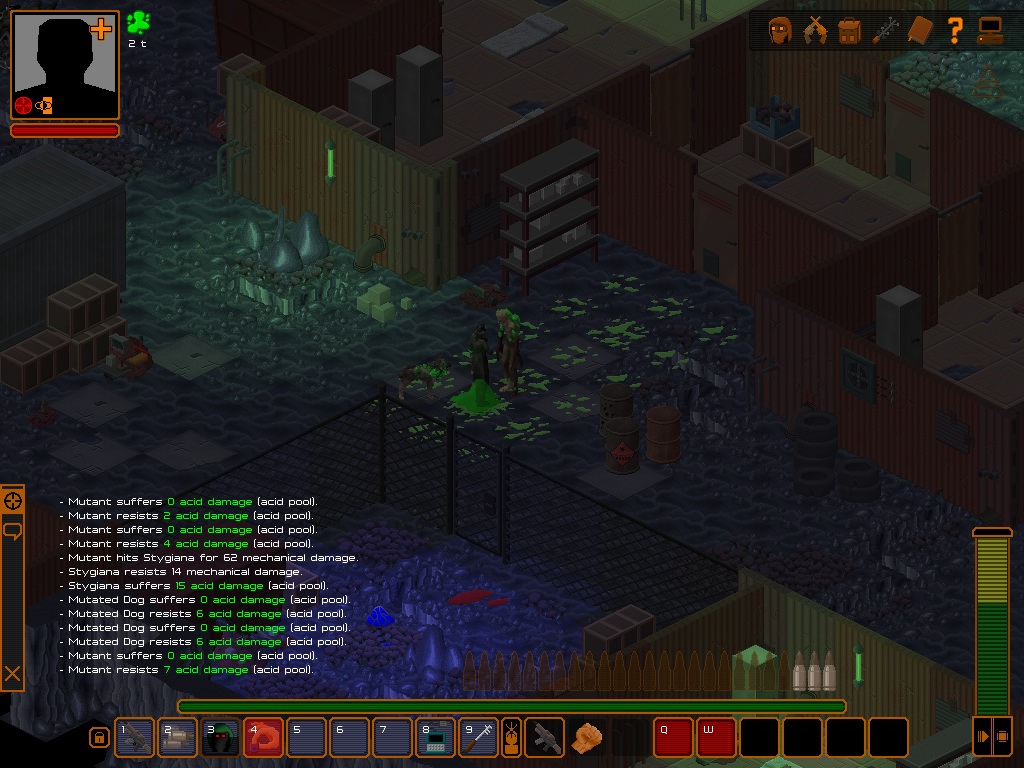
Task: Activate the red ability in slot 4
Action: (263, 738)
